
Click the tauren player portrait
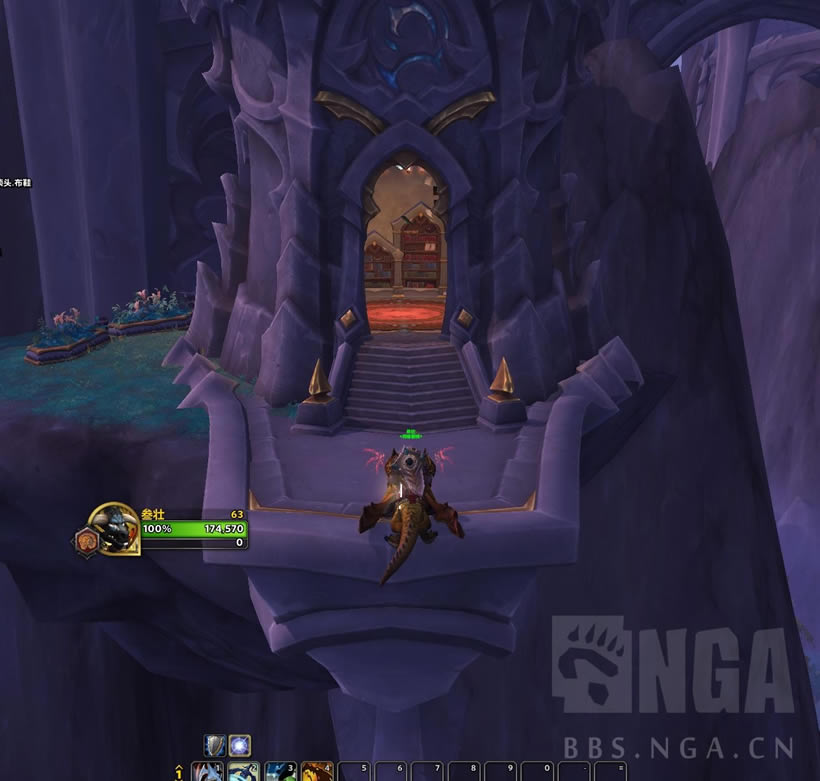point(113,526)
